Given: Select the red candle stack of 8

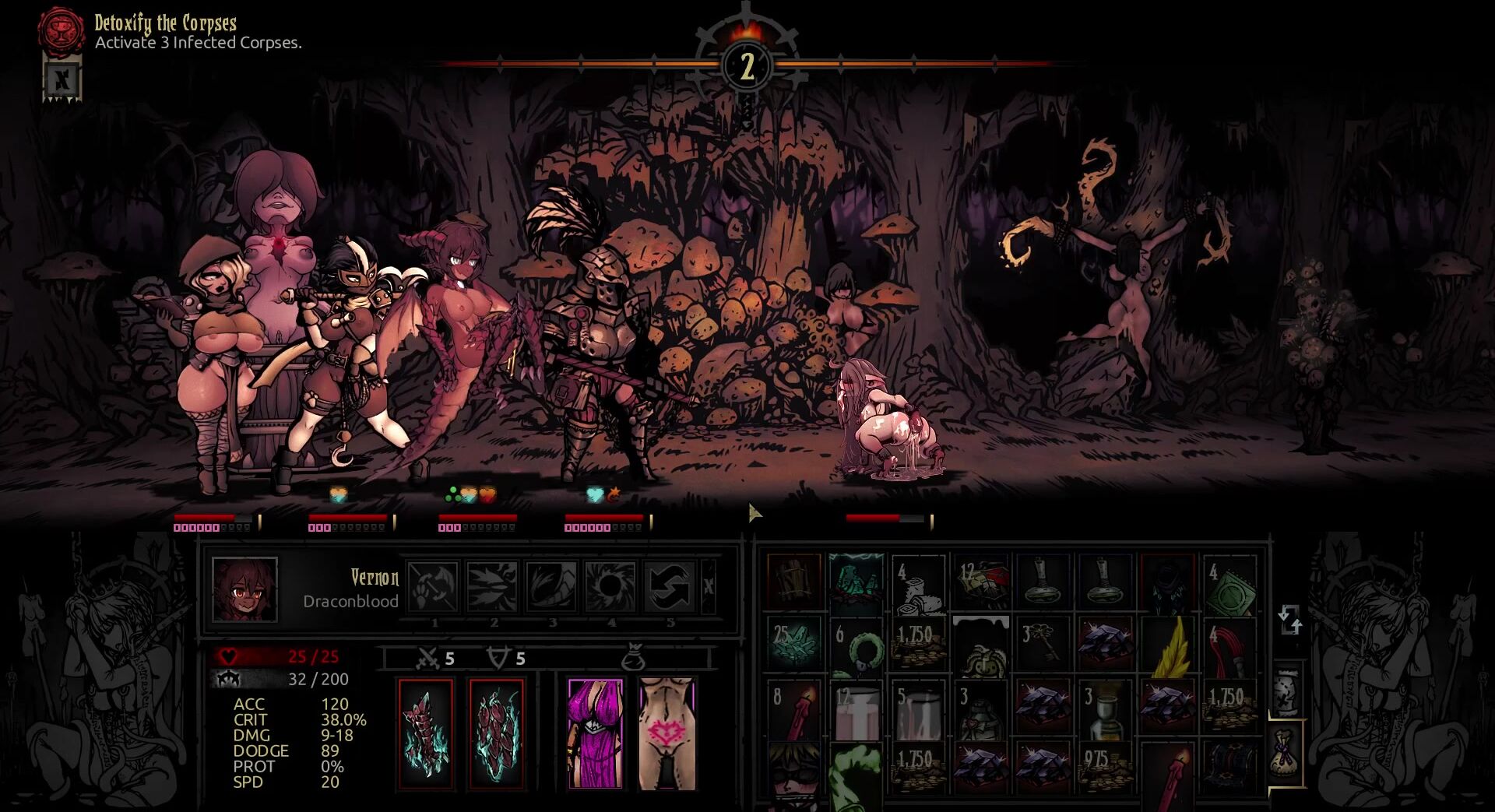Looking at the screenshot, I should (793, 710).
